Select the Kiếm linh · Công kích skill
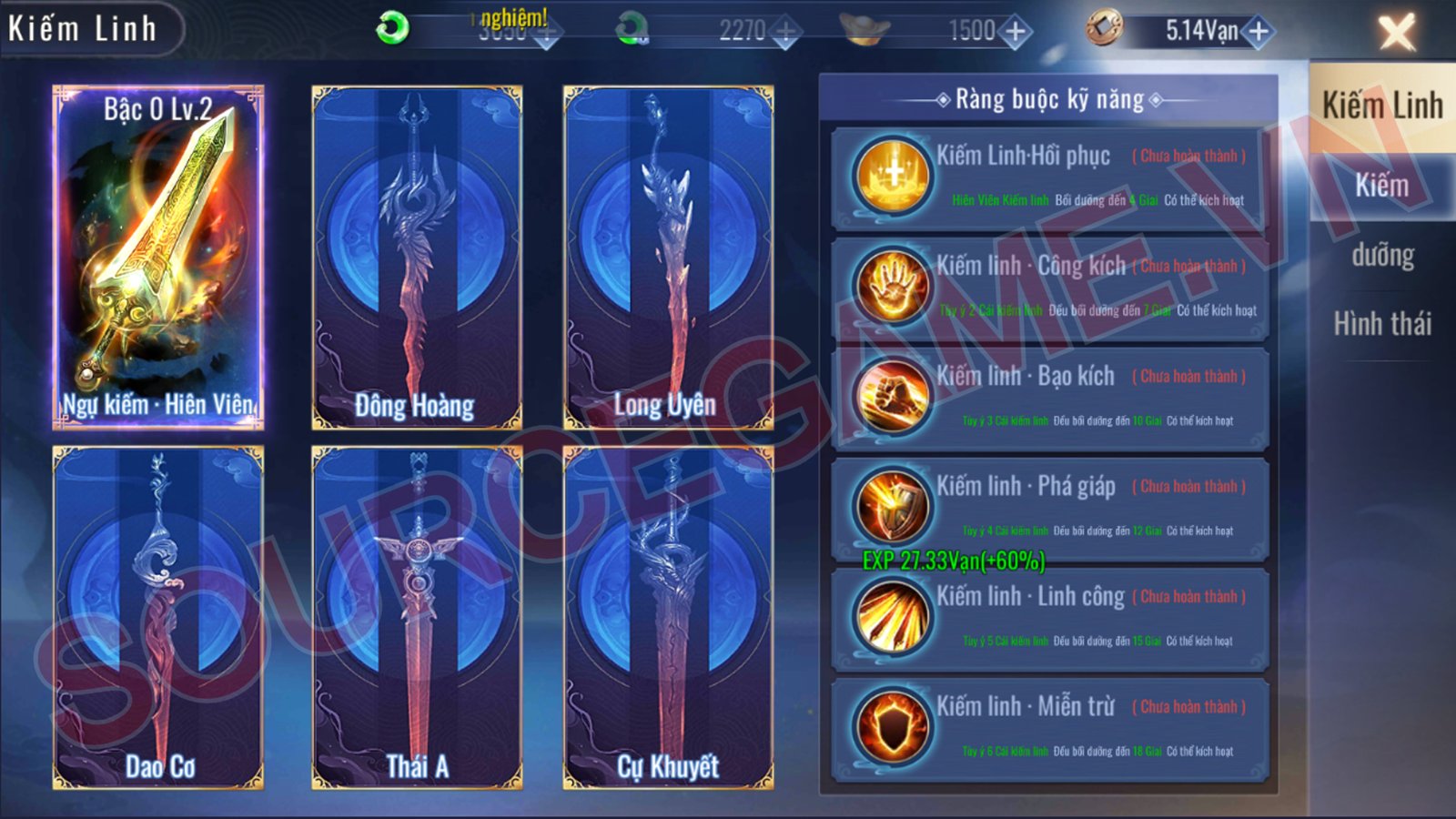This screenshot has height=819, width=1456. (x=1049, y=288)
